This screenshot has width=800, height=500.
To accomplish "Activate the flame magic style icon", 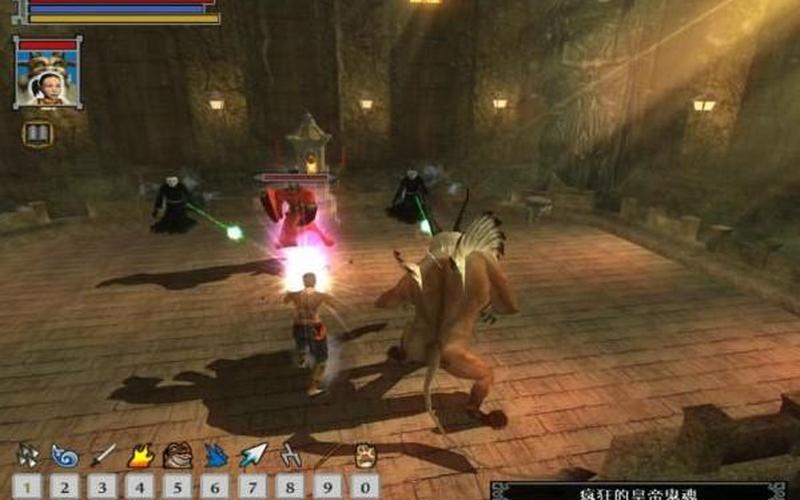I will pos(140,456).
